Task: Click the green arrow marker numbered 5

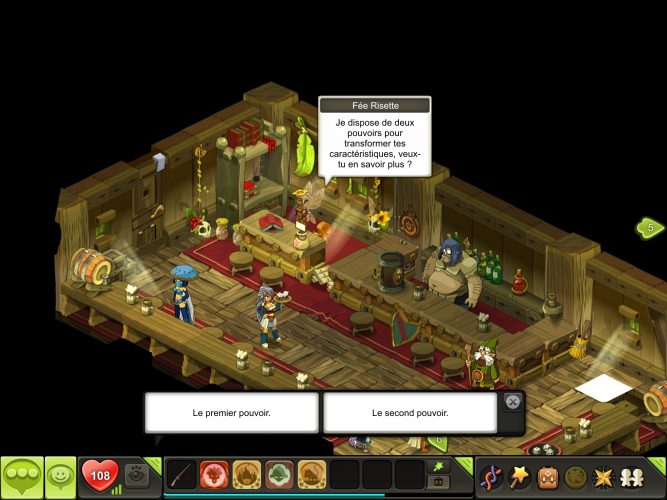Action: coord(650,228)
